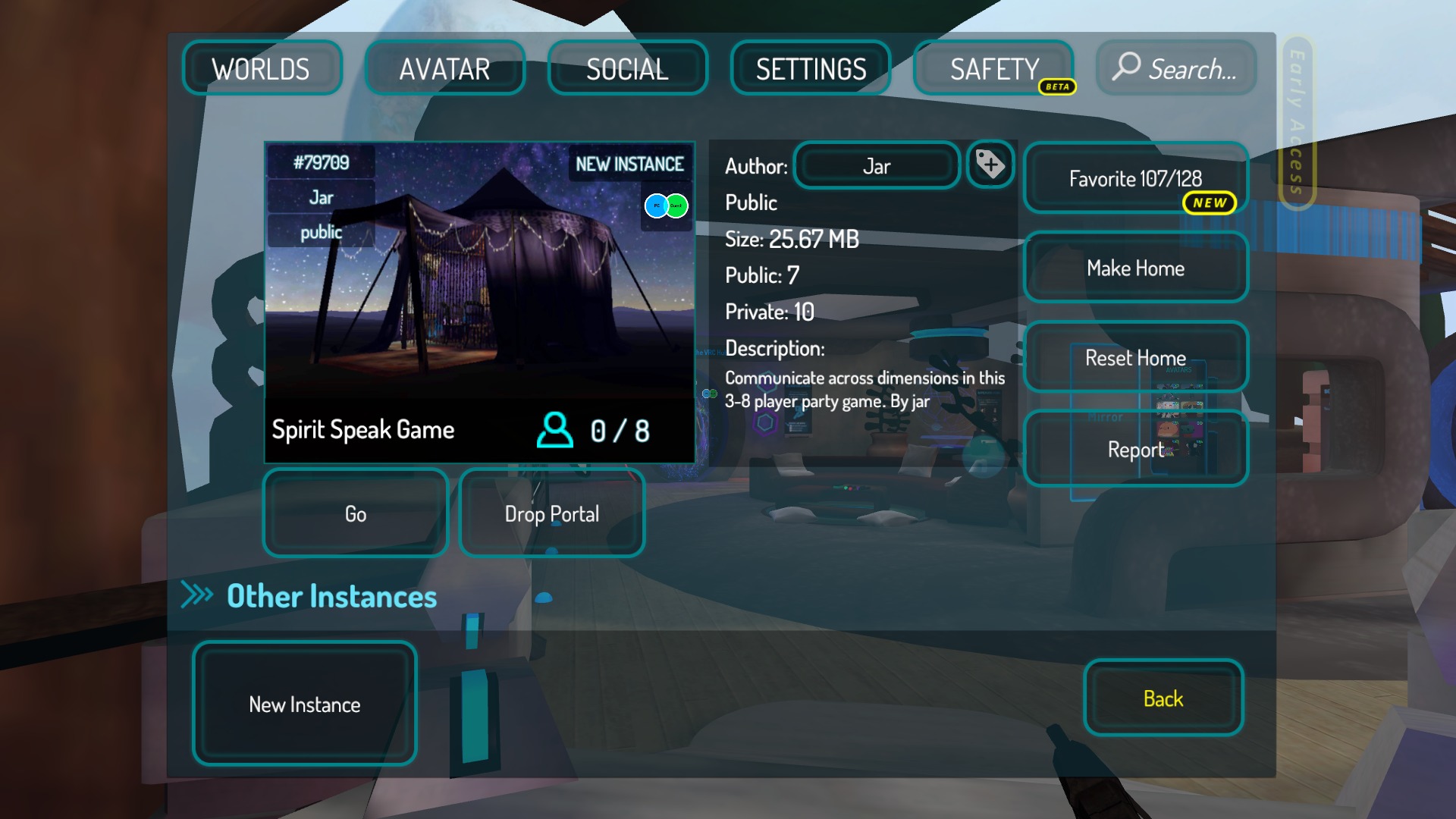1456x819 pixels.
Task: Report this world
Action: point(1135,449)
